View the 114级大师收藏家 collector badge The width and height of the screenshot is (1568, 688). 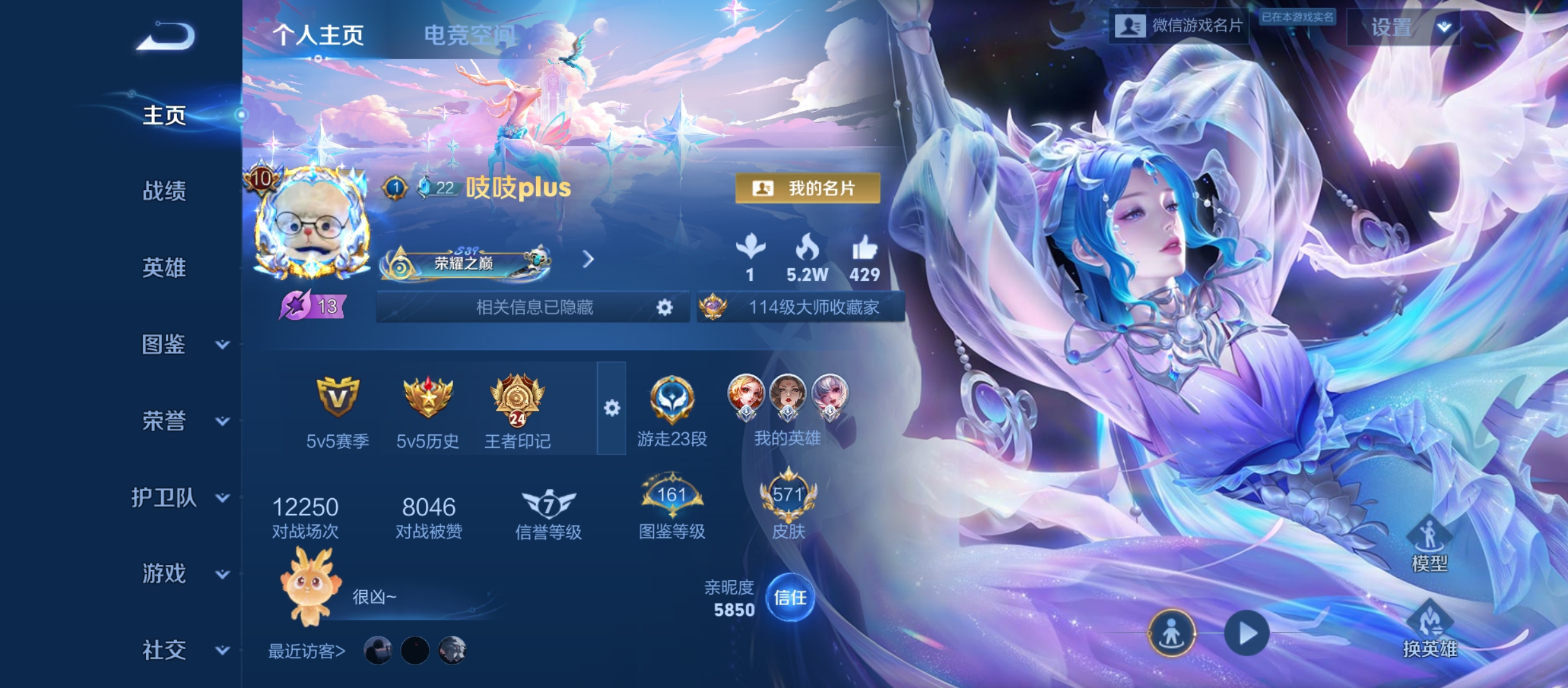[x=801, y=308]
